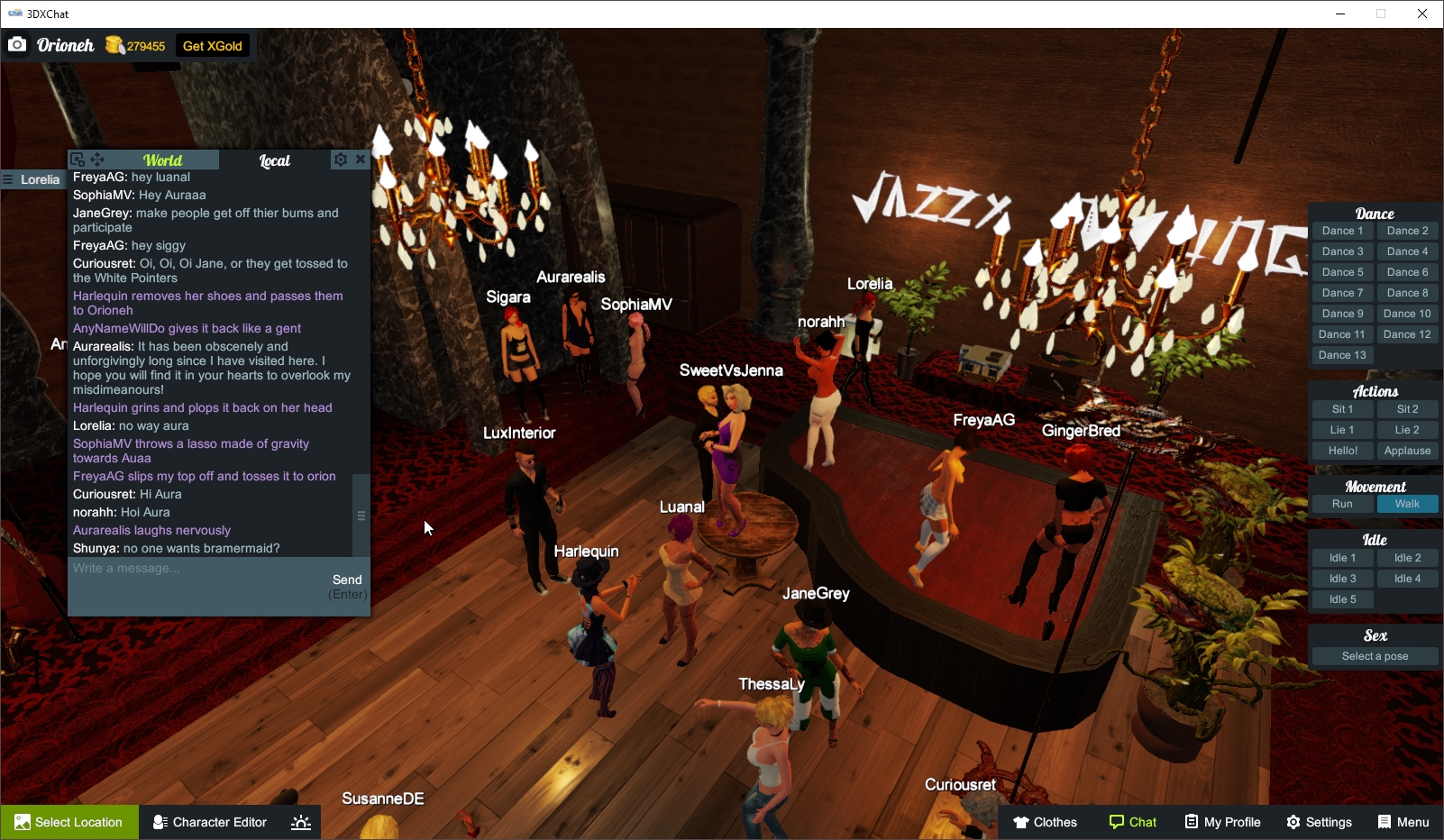Image resolution: width=1444 pixels, height=840 pixels.
Task: Select the Idle 3 animation
Action: pos(1342,578)
